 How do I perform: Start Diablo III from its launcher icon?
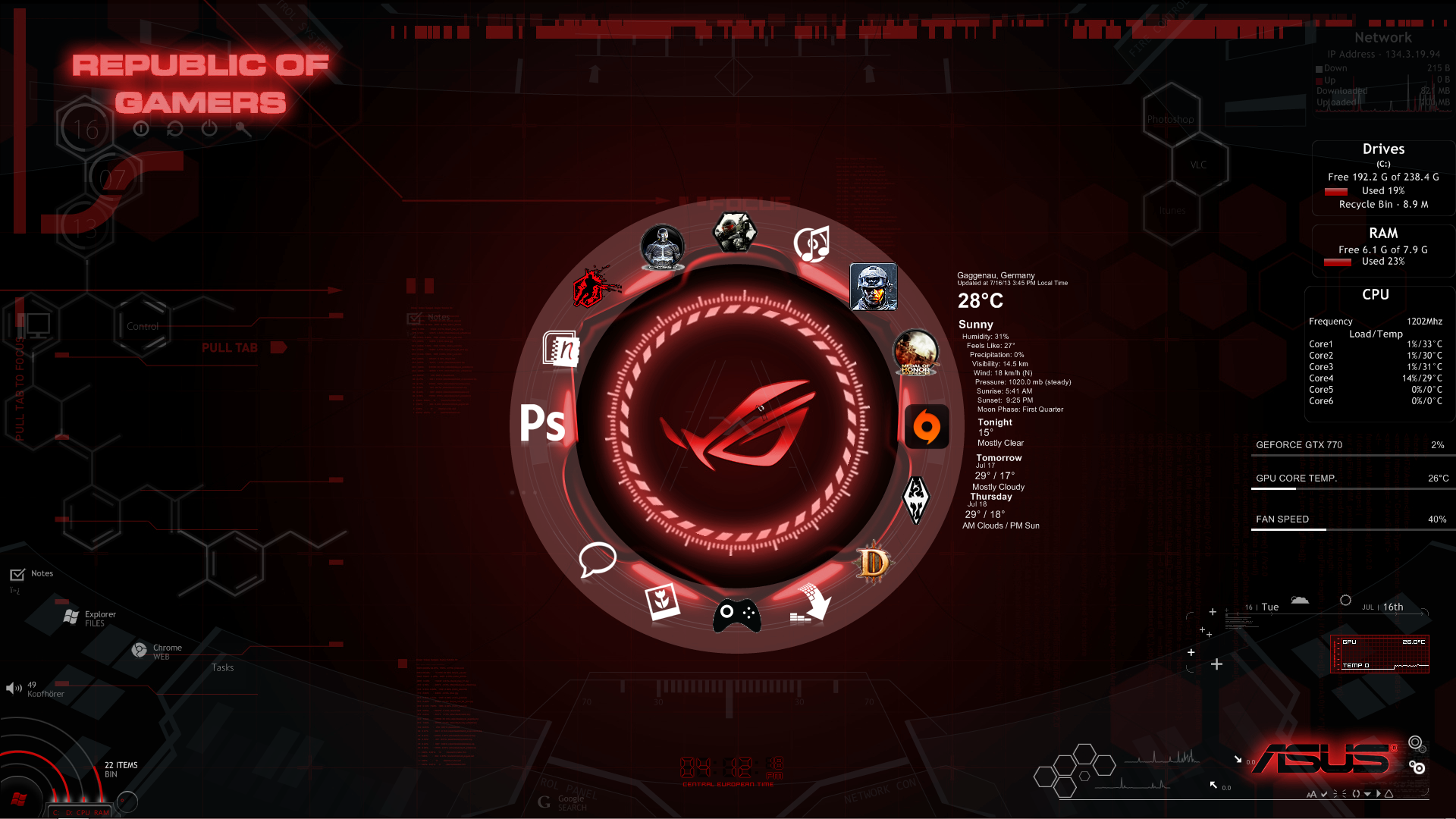click(873, 562)
